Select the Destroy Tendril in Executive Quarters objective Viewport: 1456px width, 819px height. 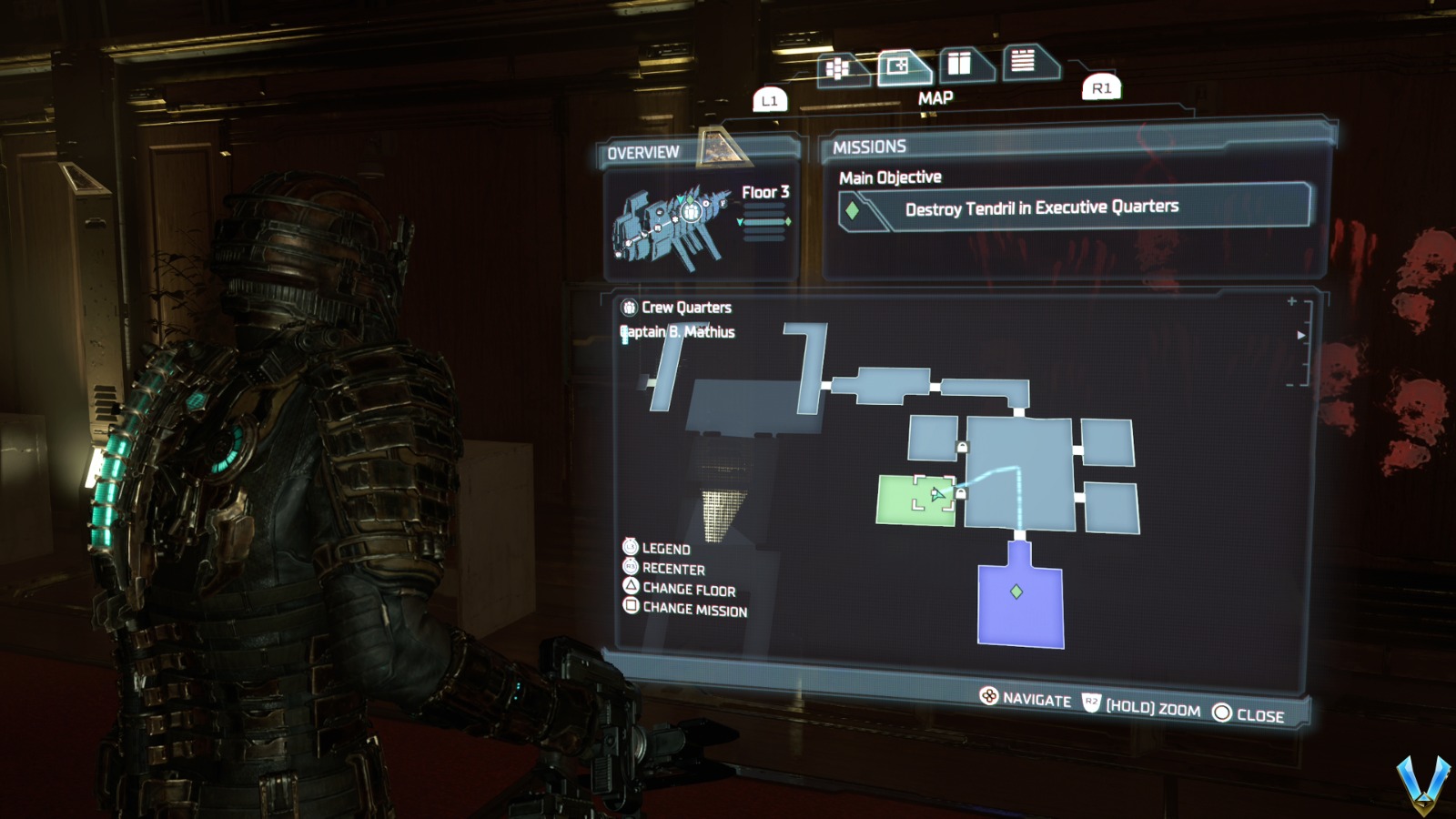tap(1040, 207)
